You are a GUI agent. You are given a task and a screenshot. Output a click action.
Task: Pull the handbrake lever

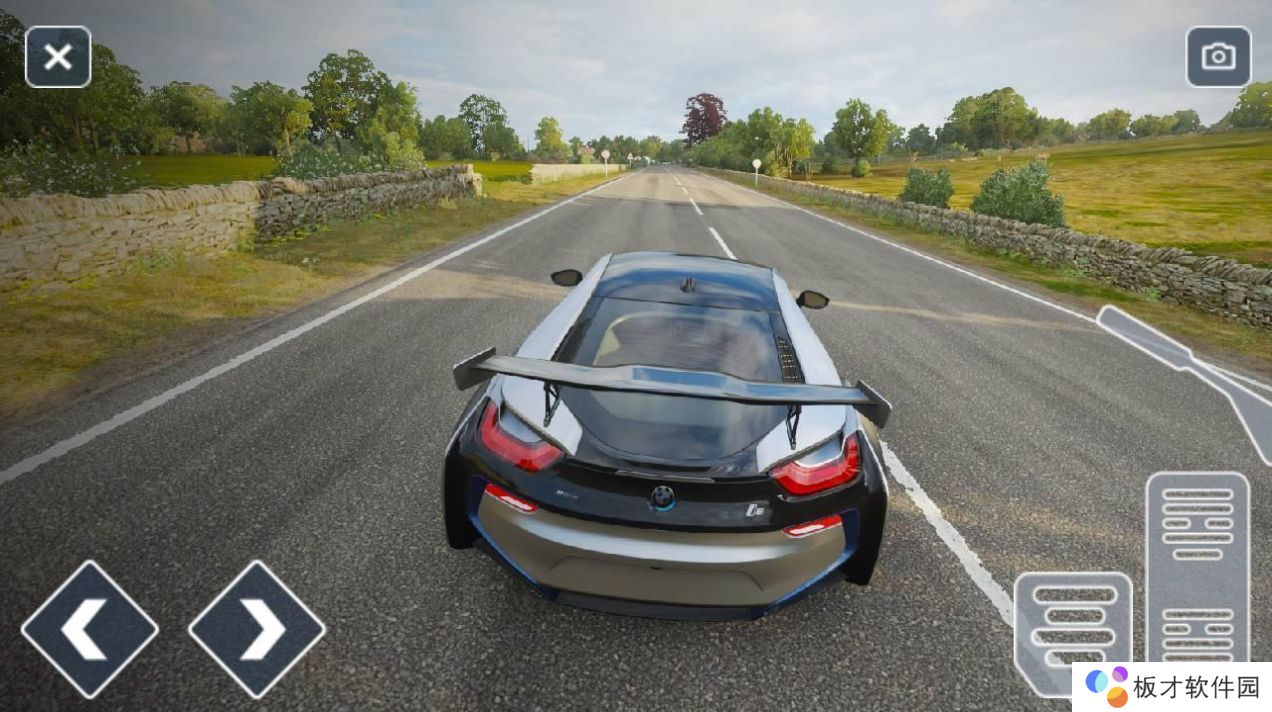tap(1180, 358)
